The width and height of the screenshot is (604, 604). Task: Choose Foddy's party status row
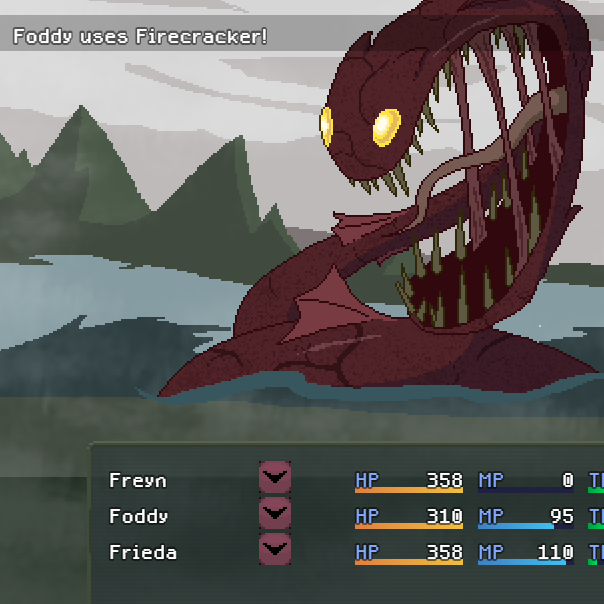pyautogui.click(x=138, y=517)
